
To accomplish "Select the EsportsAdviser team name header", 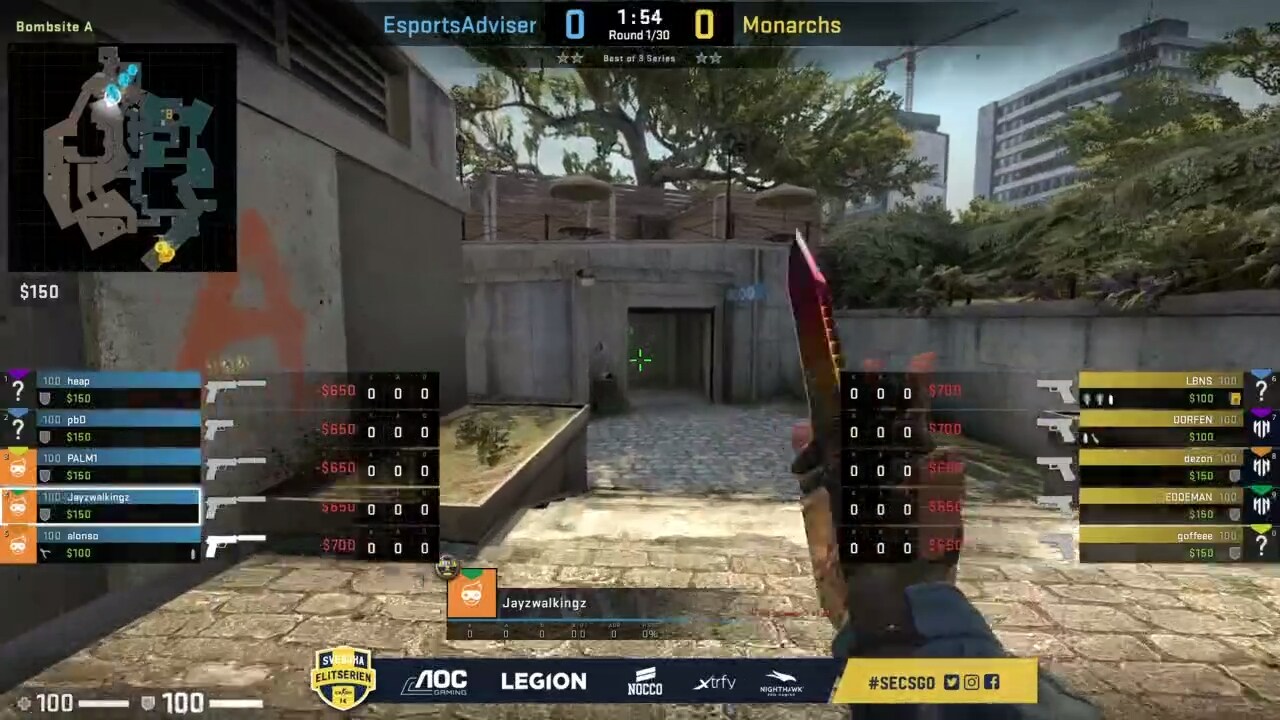I will 460,25.
